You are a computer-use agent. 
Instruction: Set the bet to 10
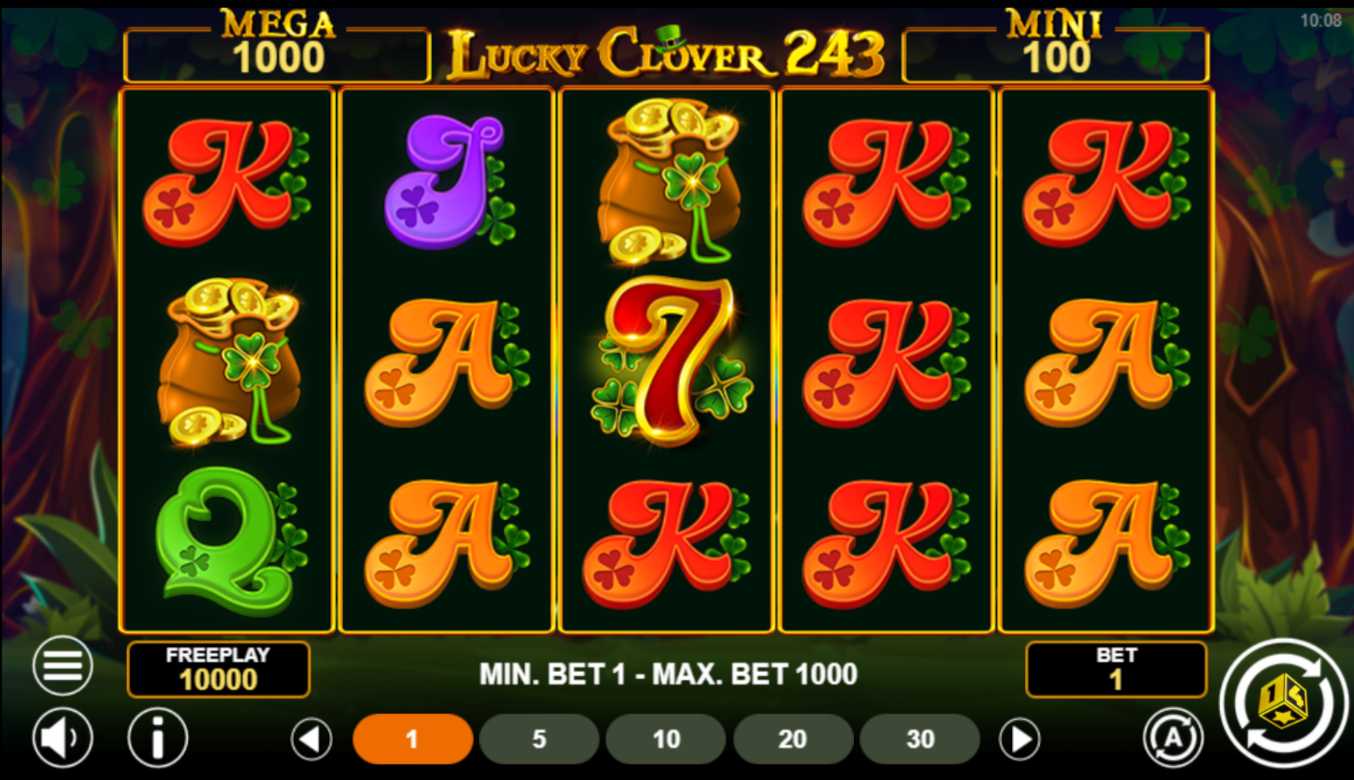[x=666, y=740]
